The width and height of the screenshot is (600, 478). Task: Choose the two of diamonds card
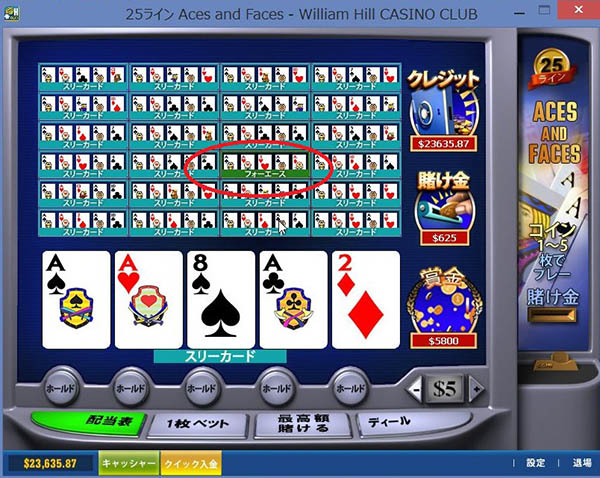[x=364, y=297]
